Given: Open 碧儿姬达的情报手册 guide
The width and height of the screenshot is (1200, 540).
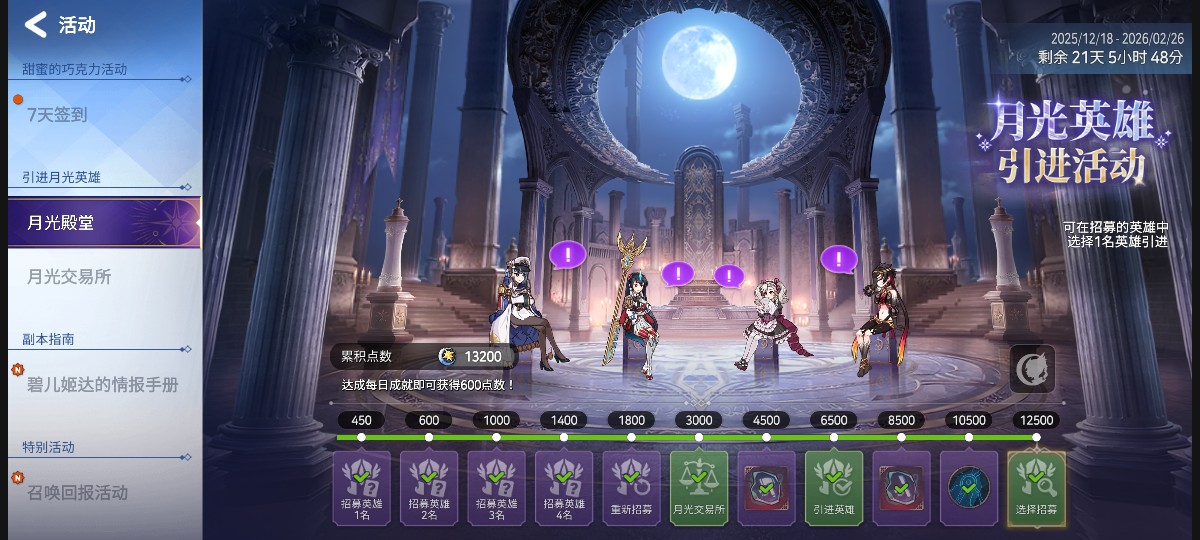Looking at the screenshot, I should click(102, 385).
